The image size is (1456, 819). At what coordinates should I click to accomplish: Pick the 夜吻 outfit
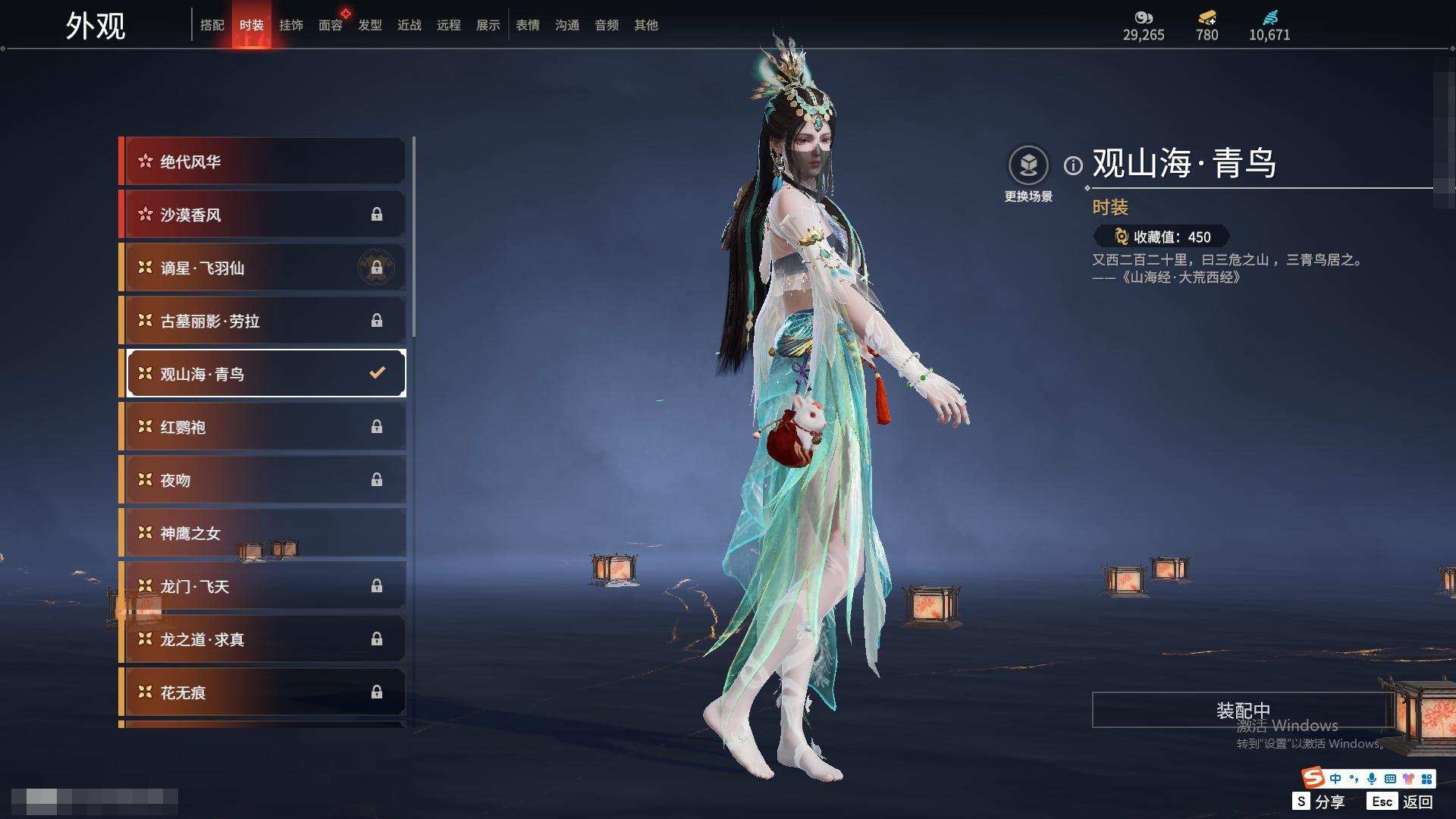tap(262, 480)
